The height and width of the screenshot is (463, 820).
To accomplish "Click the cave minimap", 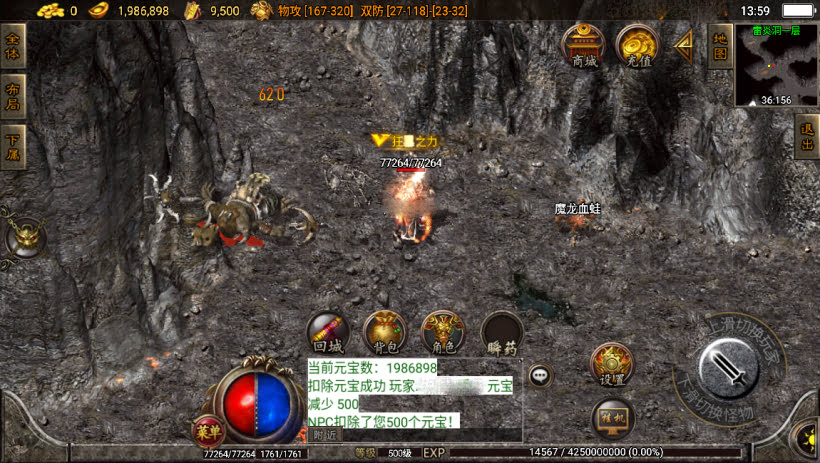I will pos(776,65).
